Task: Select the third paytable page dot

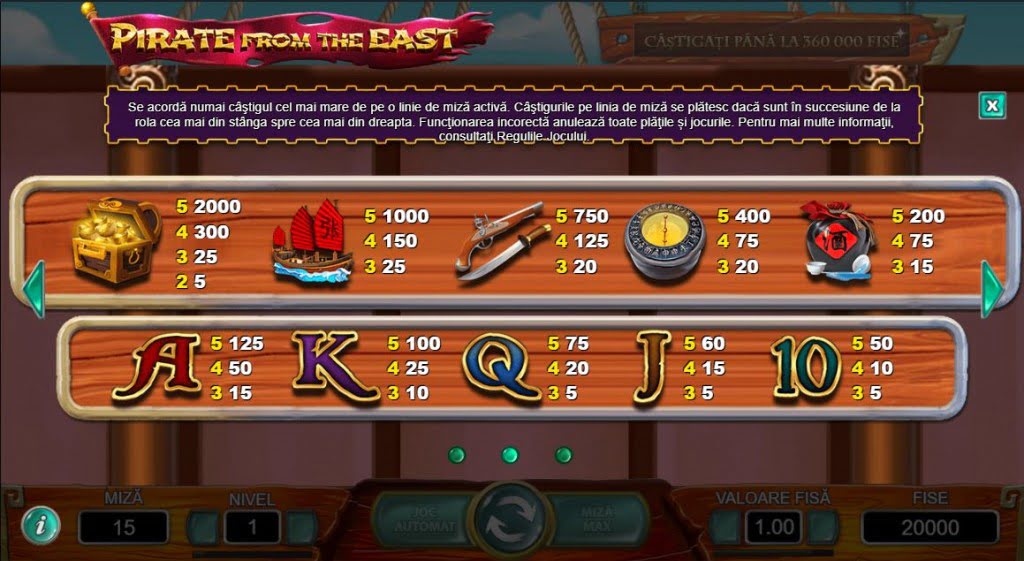Action: (563, 455)
